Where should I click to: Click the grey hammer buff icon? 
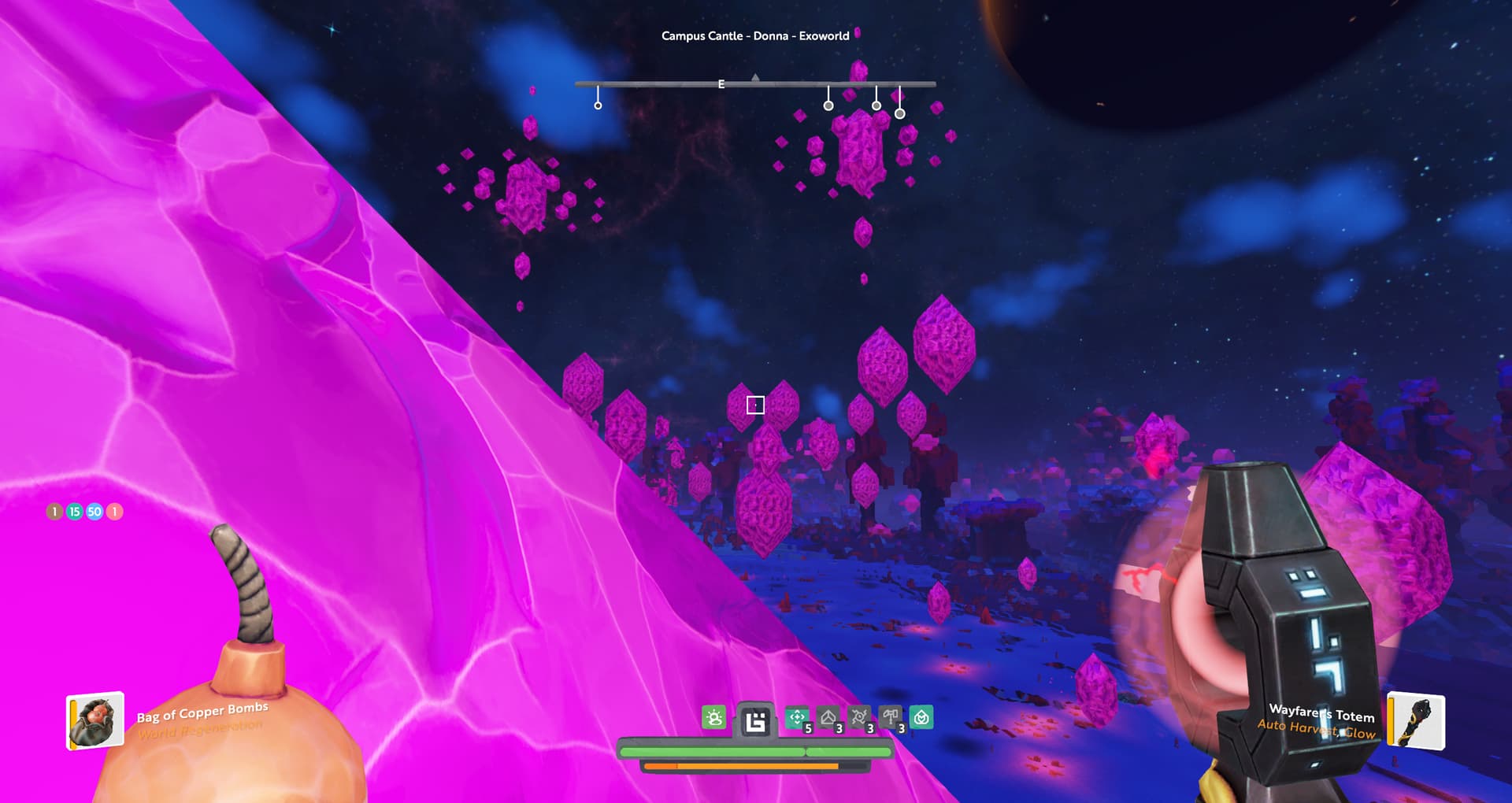point(891,718)
